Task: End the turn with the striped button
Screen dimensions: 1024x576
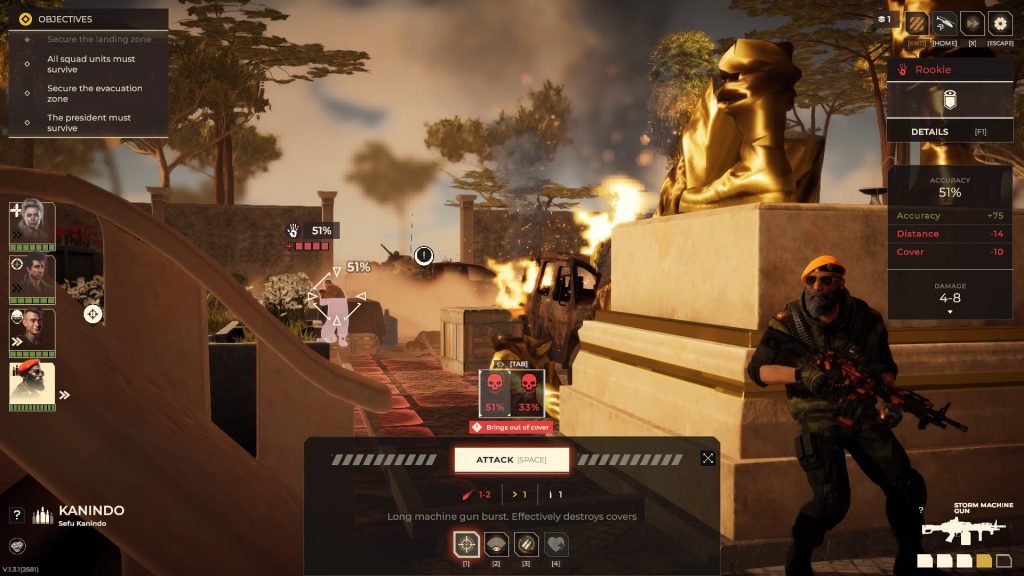Action: (916, 23)
